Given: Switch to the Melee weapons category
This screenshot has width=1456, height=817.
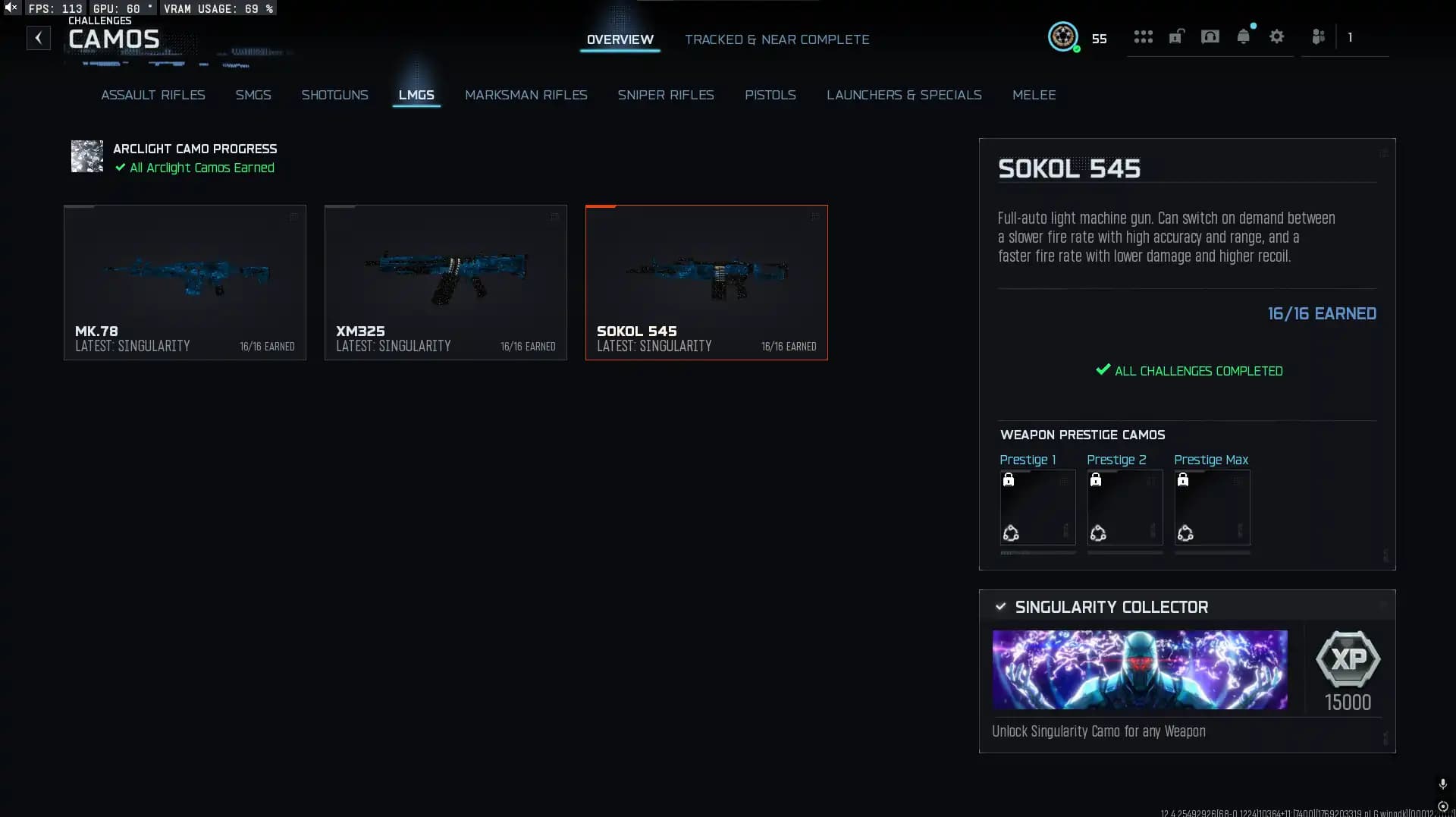Looking at the screenshot, I should [x=1034, y=95].
